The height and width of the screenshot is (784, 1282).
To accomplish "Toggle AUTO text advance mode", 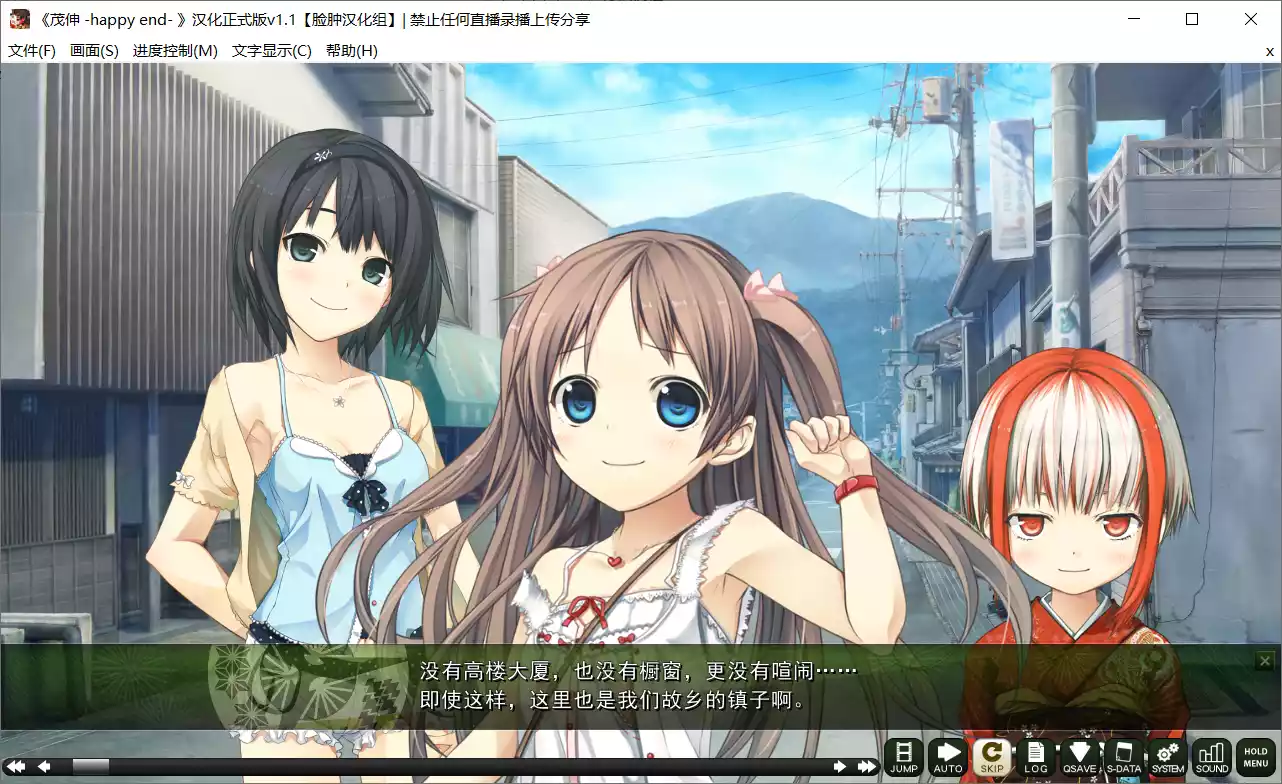I will tap(947, 757).
